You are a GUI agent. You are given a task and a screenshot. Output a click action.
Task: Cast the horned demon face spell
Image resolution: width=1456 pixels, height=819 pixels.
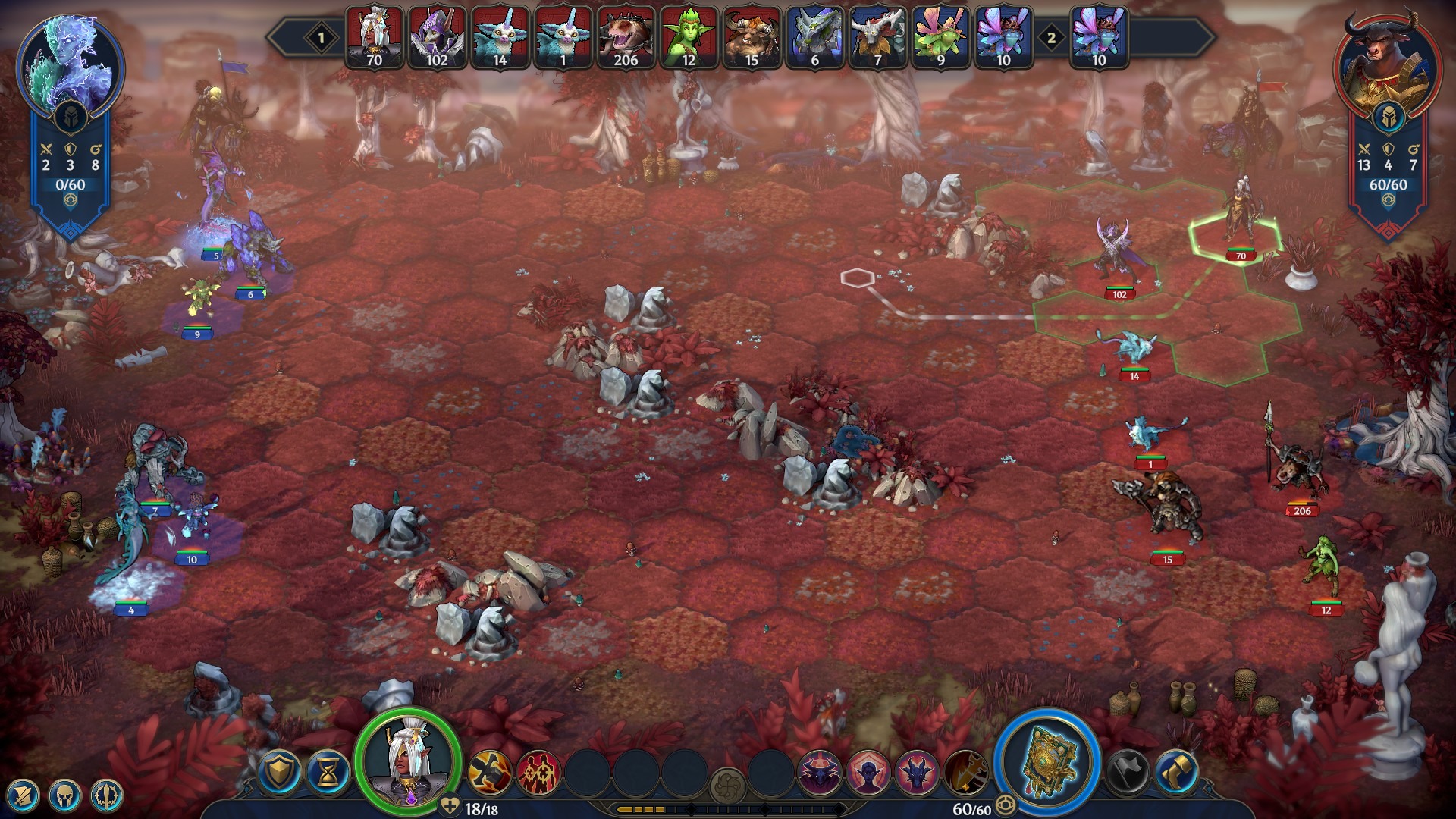[x=819, y=772]
